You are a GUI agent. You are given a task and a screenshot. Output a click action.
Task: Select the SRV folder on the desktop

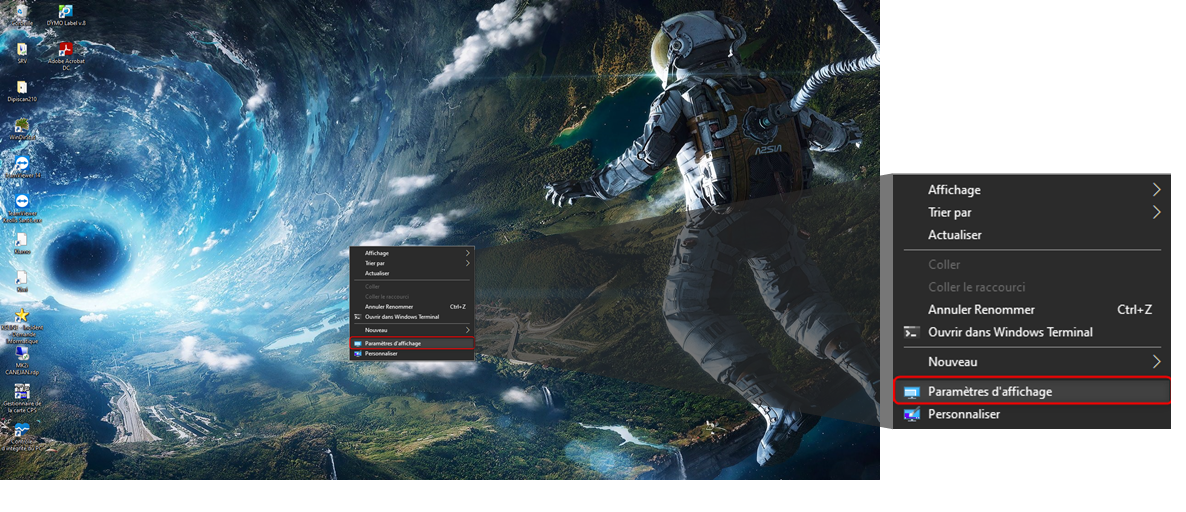point(22,50)
